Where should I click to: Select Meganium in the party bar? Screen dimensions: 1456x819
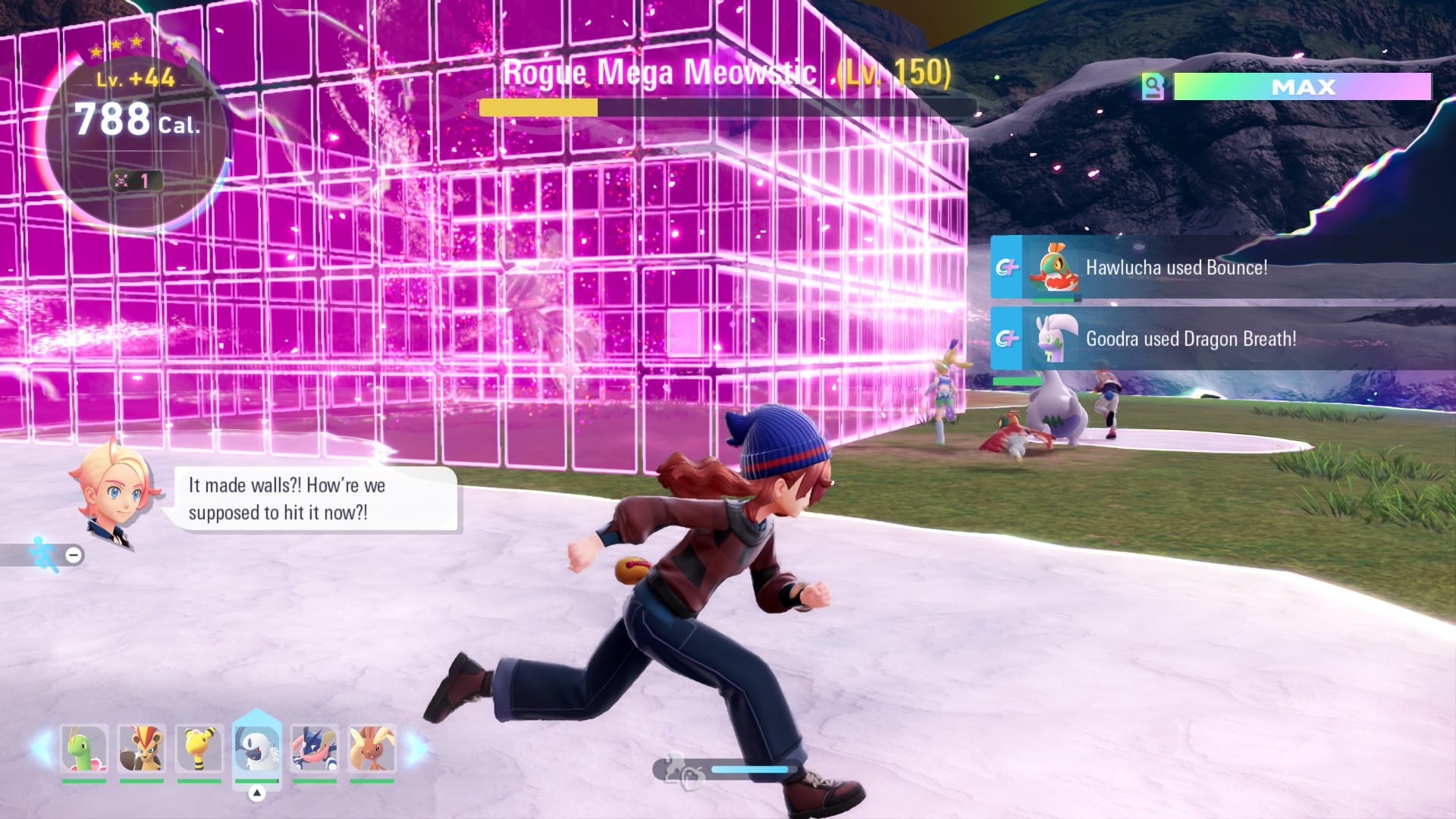pyautogui.click(x=83, y=749)
